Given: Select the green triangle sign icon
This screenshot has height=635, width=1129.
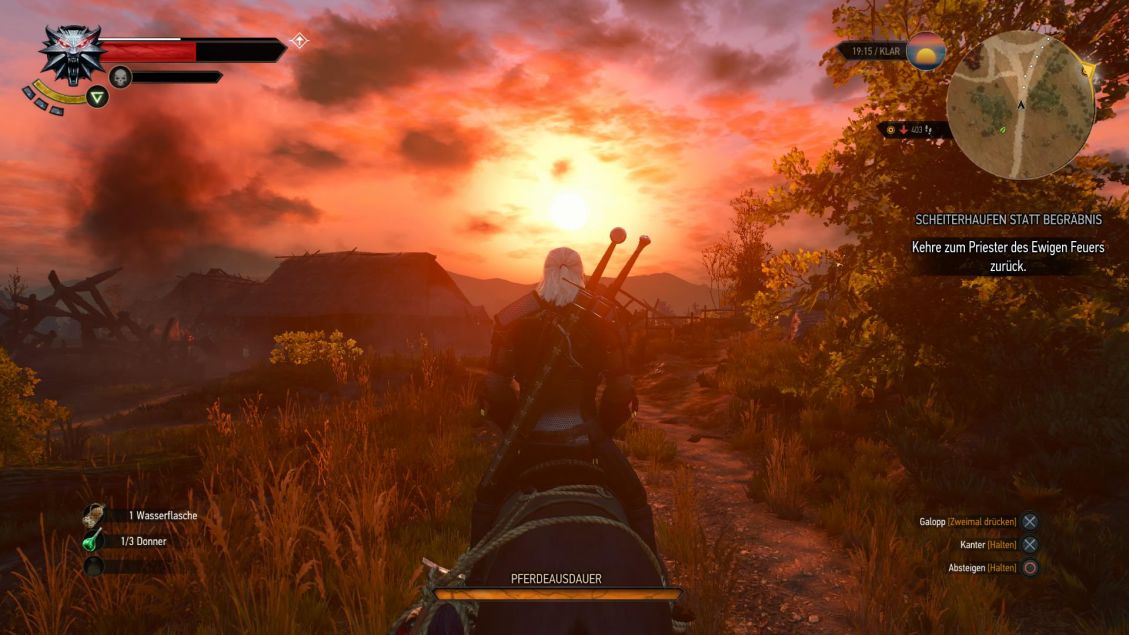Looking at the screenshot, I should click(97, 97).
